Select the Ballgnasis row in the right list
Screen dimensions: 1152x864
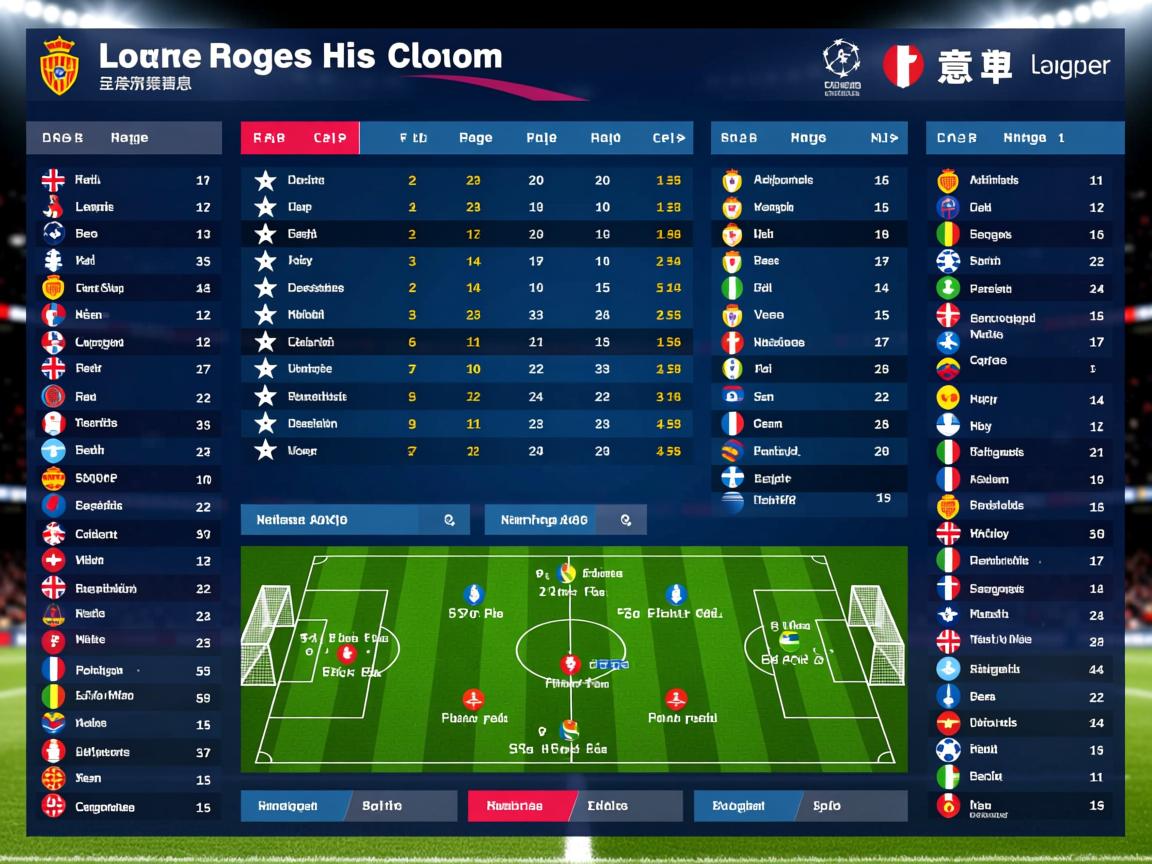pyautogui.click(x=1024, y=453)
